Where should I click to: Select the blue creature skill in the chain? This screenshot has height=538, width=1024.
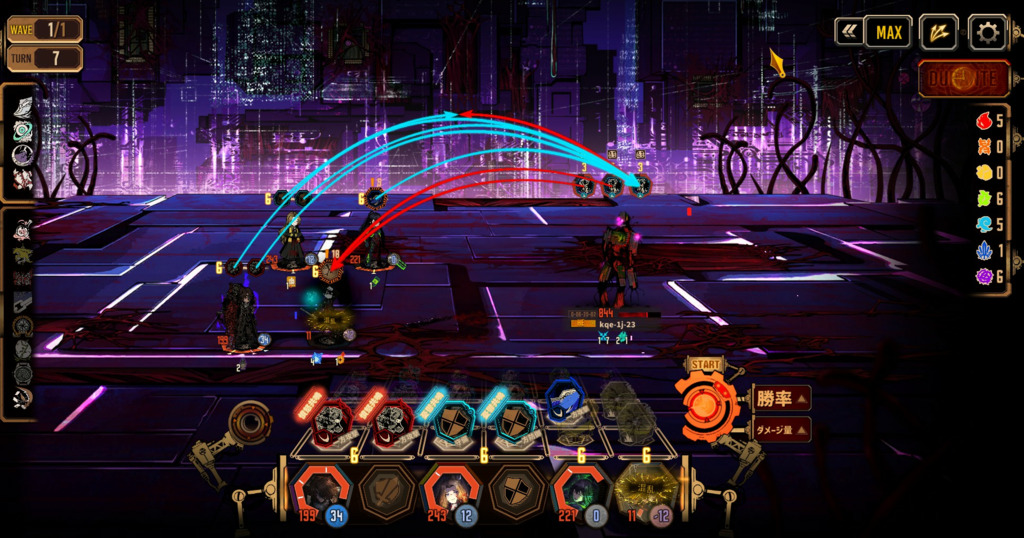567,403
